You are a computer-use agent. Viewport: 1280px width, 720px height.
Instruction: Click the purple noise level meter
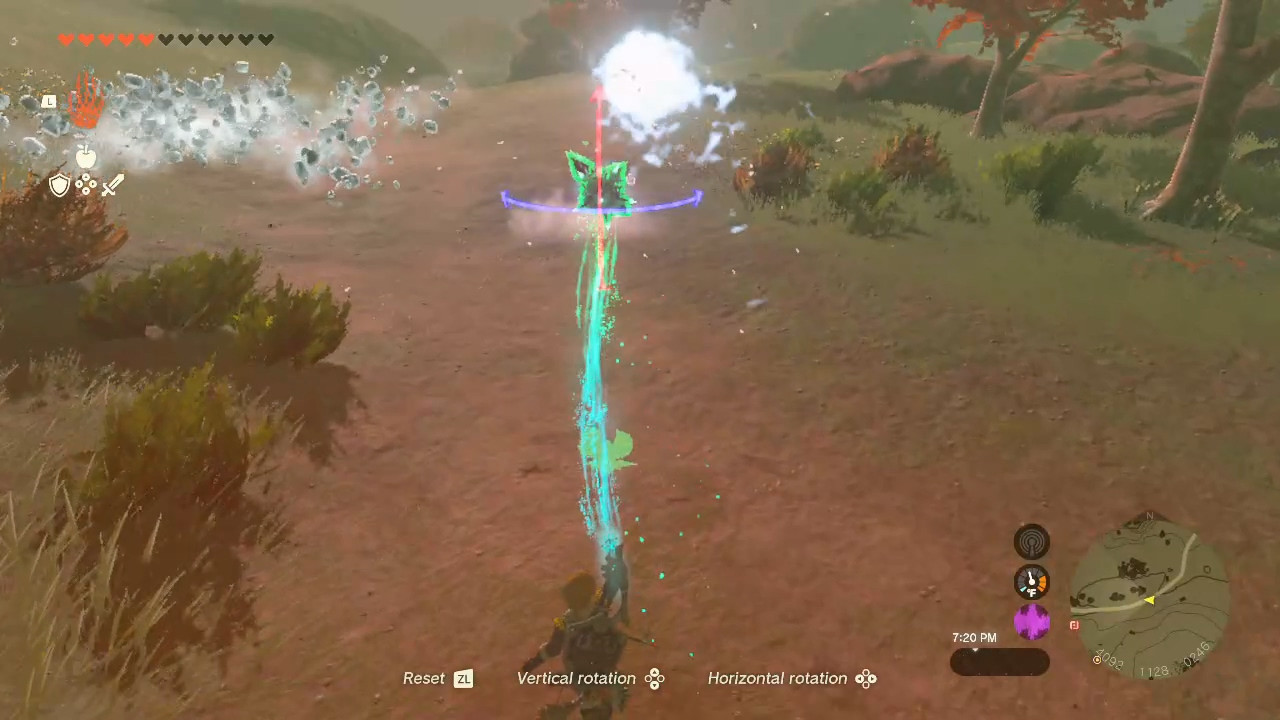[1033, 622]
